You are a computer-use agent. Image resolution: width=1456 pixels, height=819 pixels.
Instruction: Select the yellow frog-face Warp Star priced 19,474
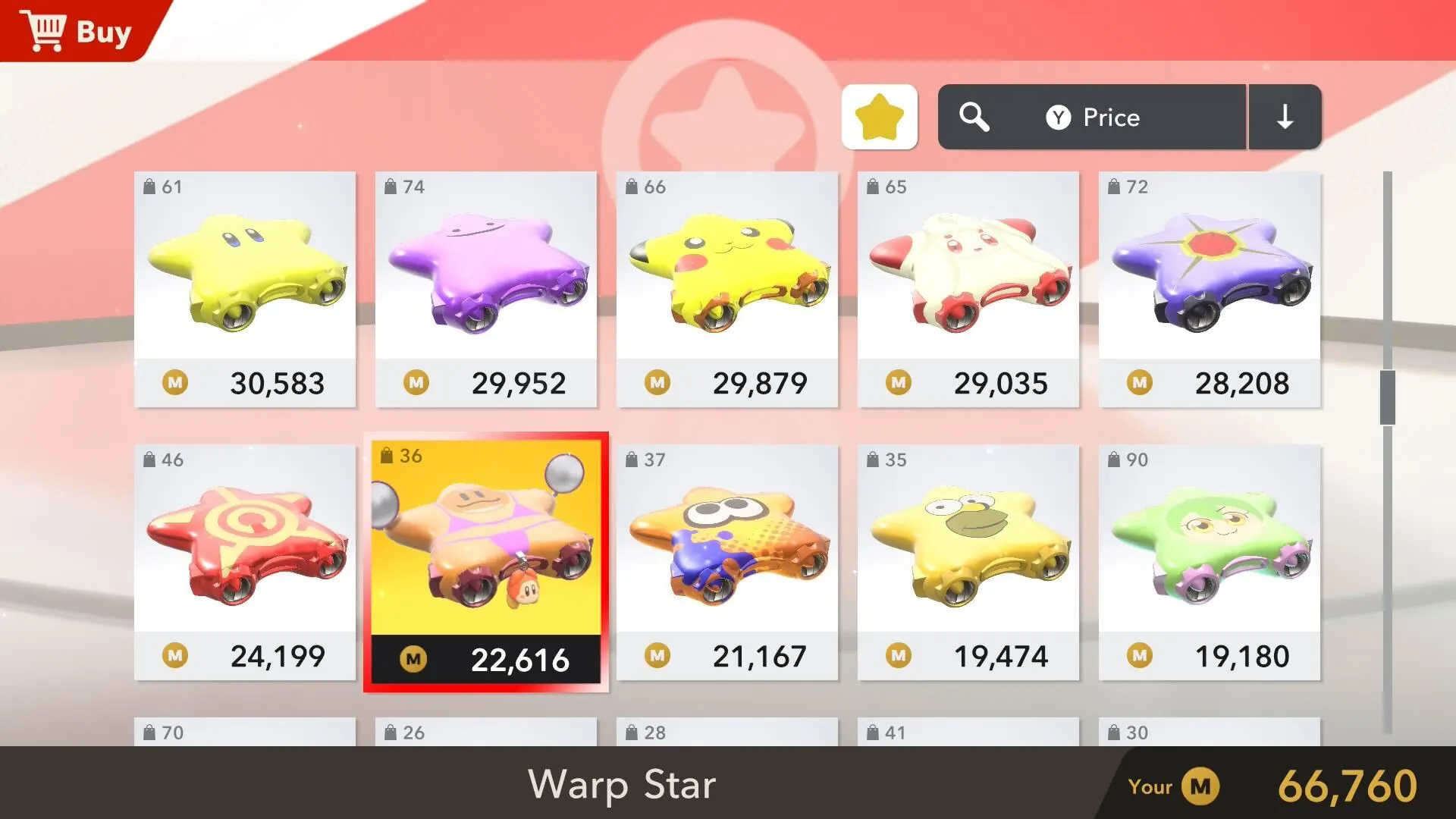pos(968,562)
